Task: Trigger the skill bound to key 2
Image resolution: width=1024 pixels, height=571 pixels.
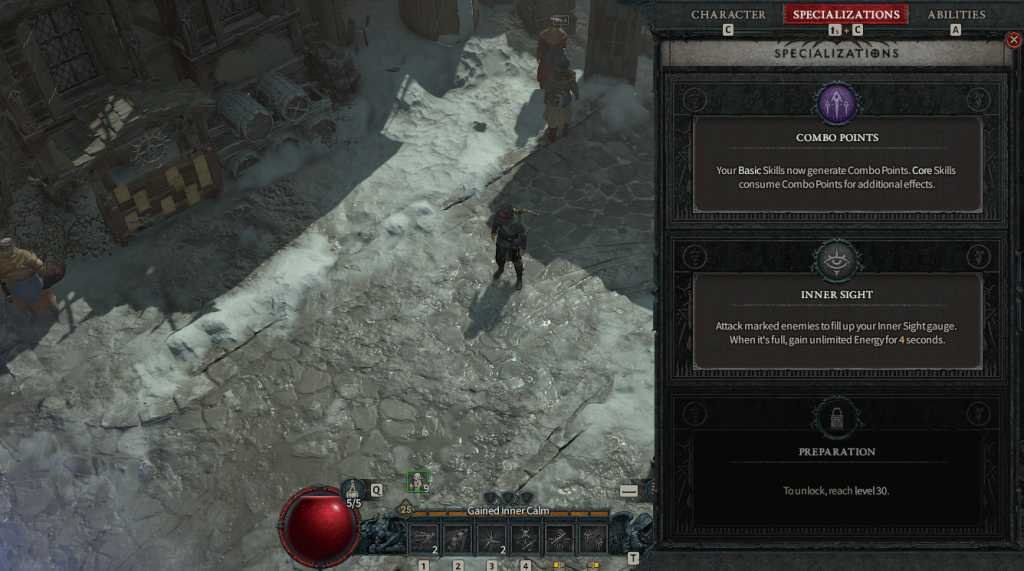Action: pos(458,539)
